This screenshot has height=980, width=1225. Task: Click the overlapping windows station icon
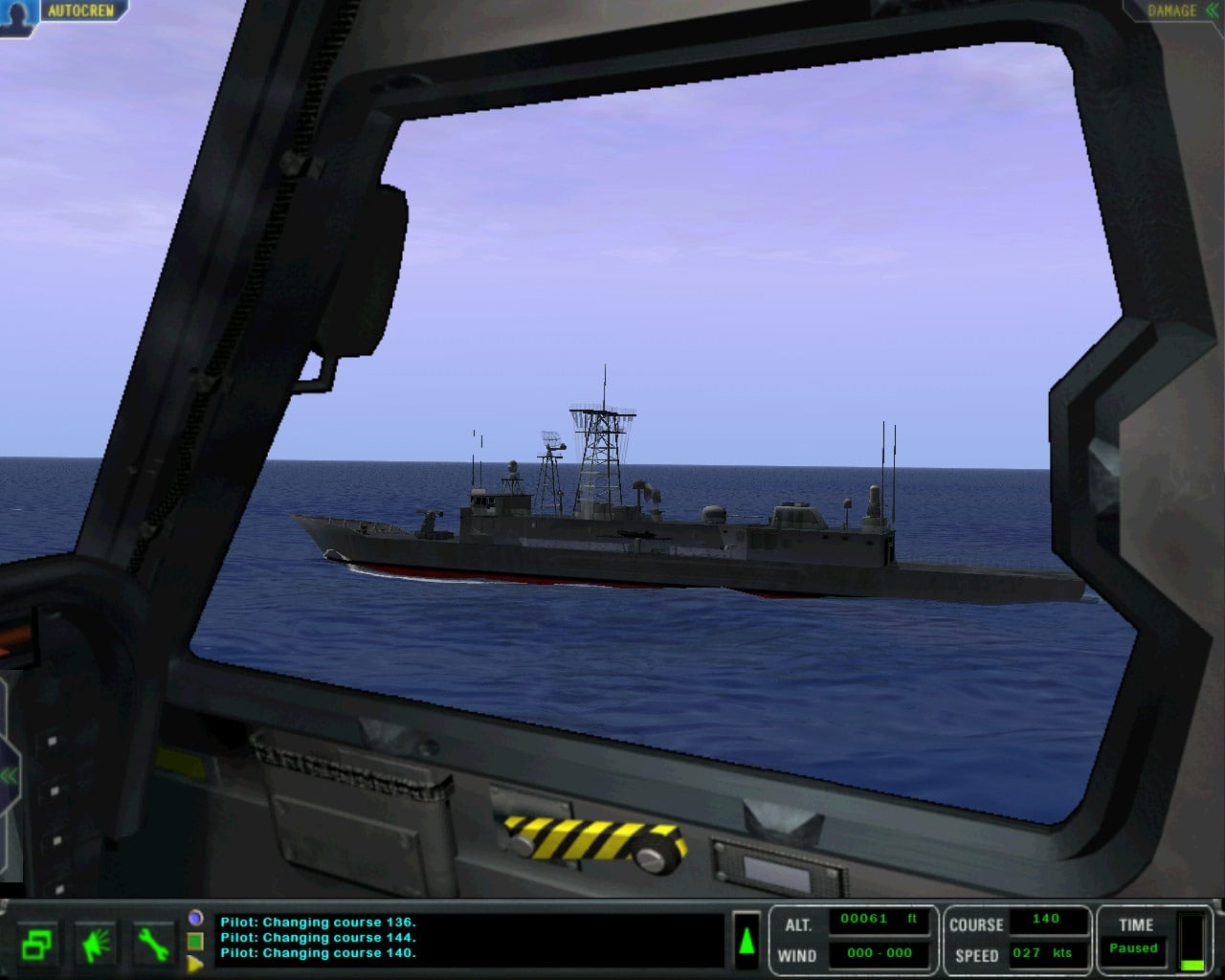pyautogui.click(x=36, y=945)
